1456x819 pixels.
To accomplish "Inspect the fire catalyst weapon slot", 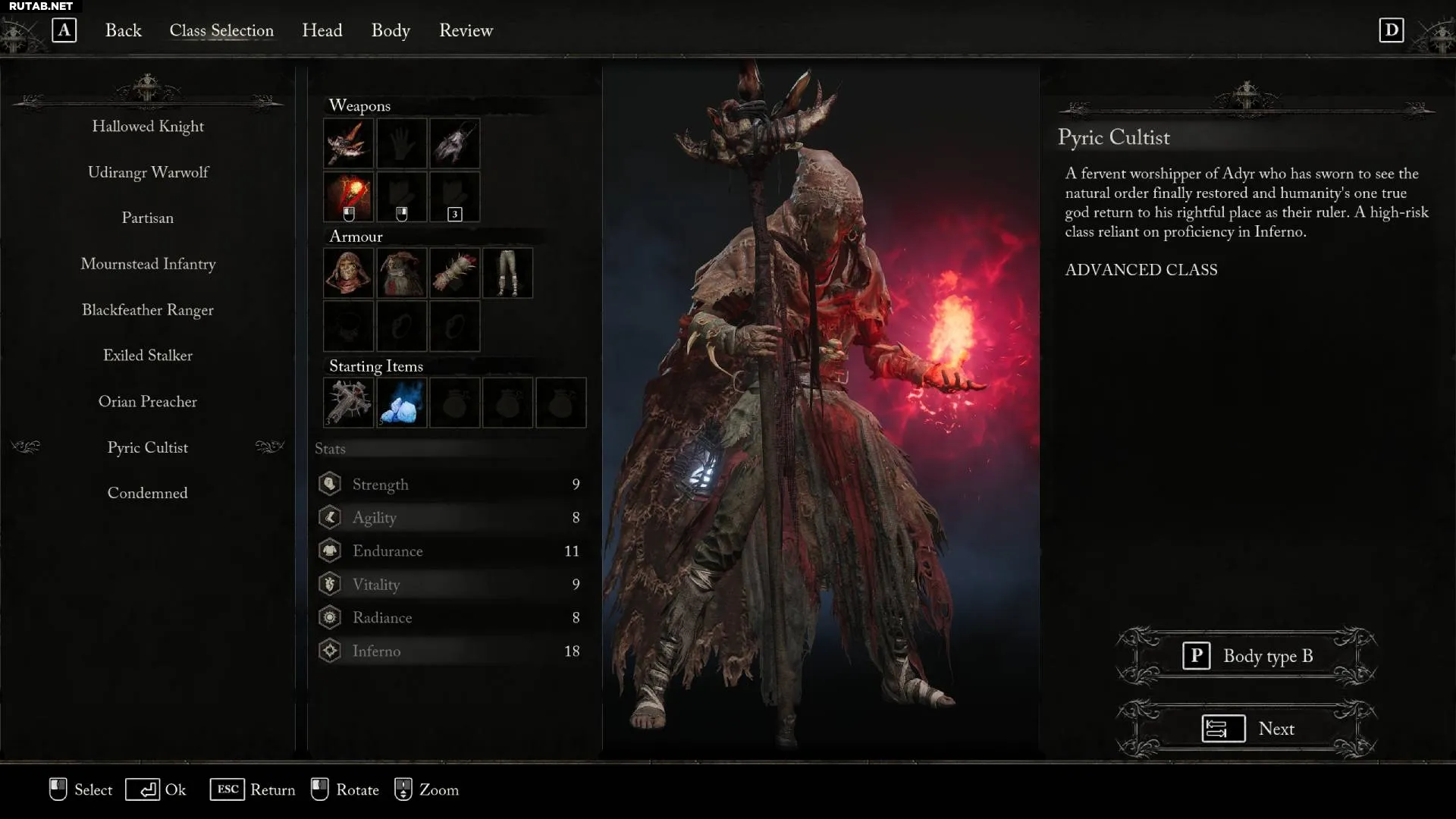I will pyautogui.click(x=349, y=196).
